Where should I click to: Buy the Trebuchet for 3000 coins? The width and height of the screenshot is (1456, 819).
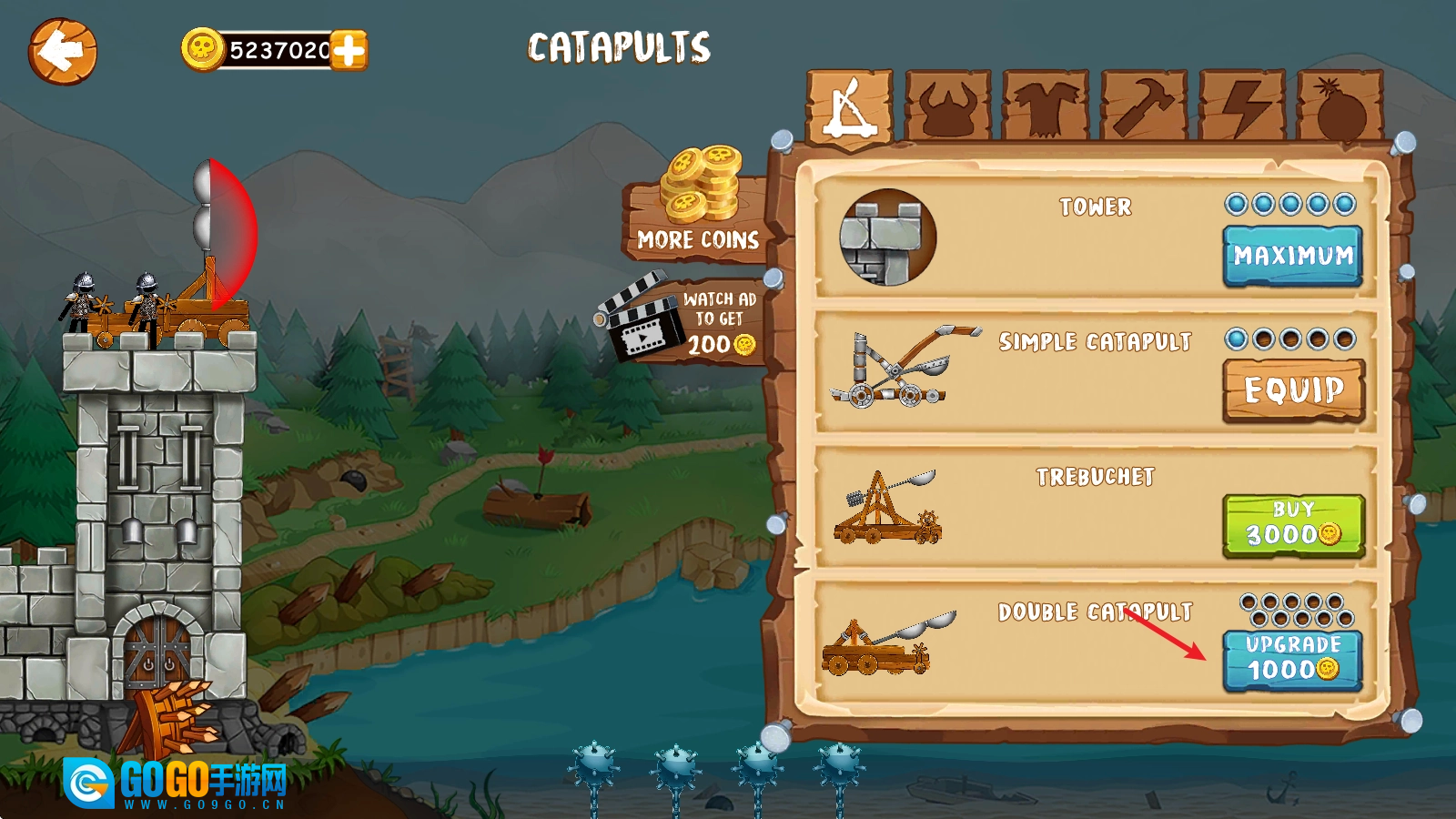[1293, 525]
